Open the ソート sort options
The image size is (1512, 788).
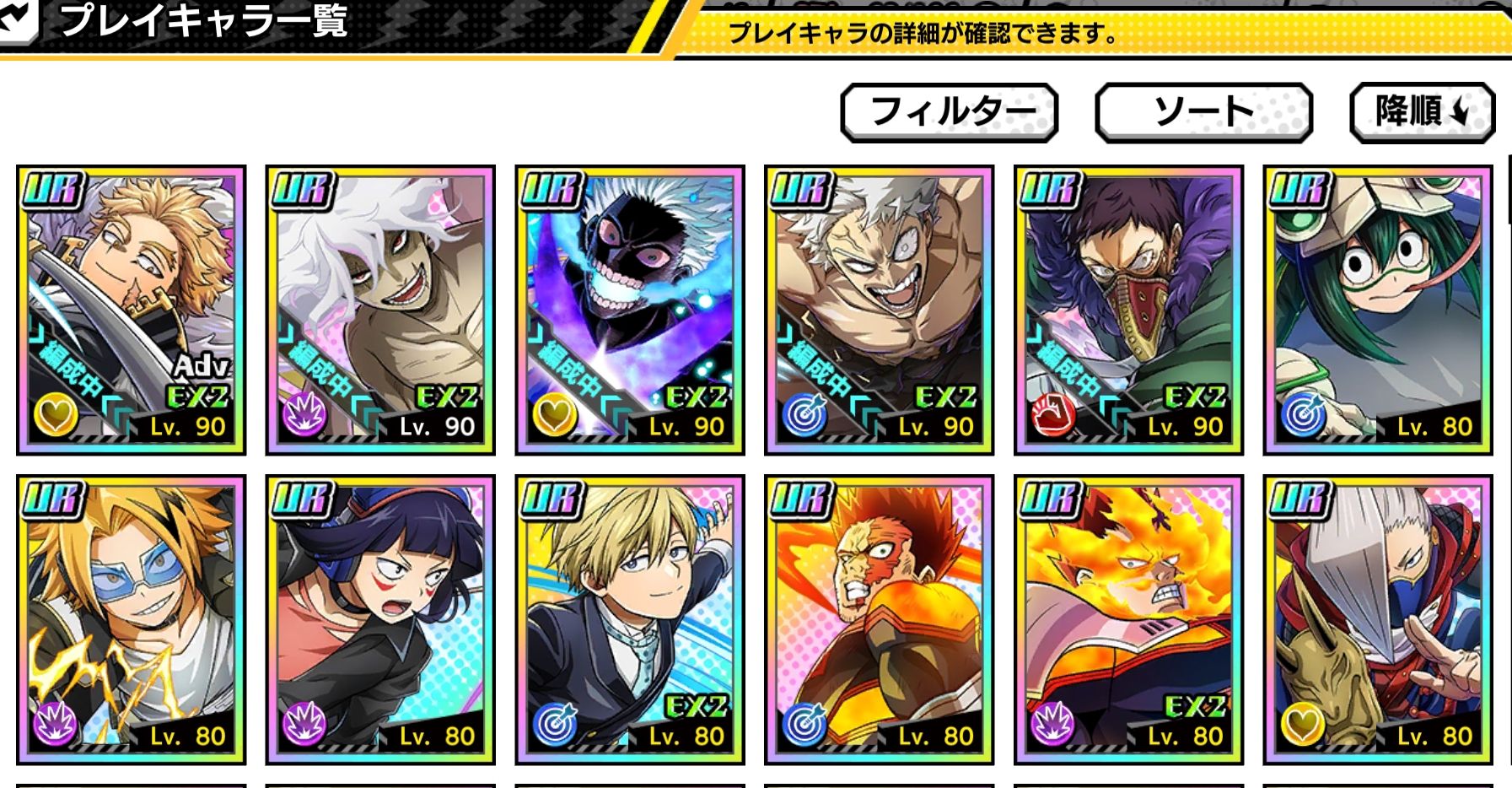[1203, 111]
